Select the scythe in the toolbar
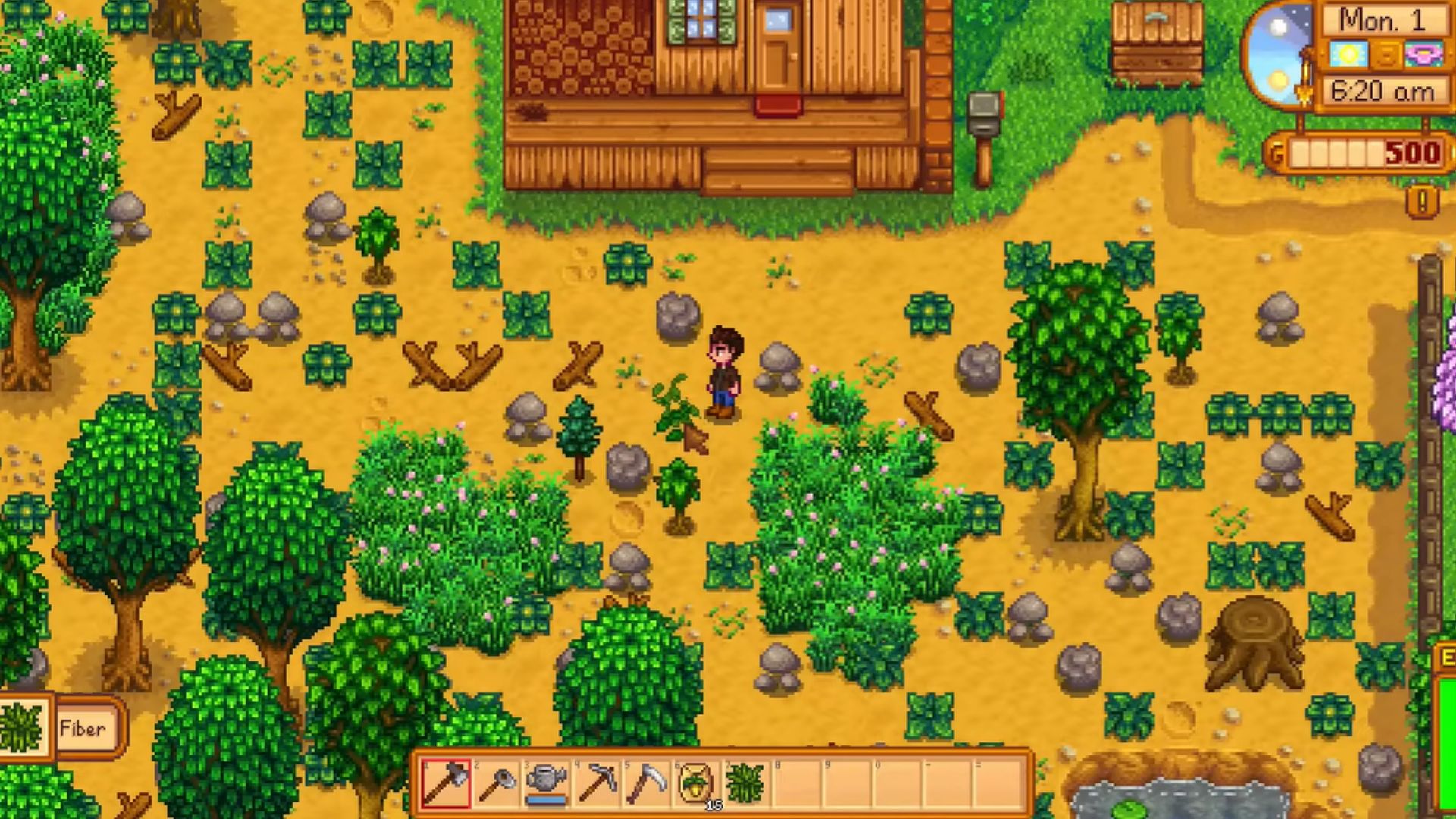This screenshot has width=1456, height=819. click(647, 783)
